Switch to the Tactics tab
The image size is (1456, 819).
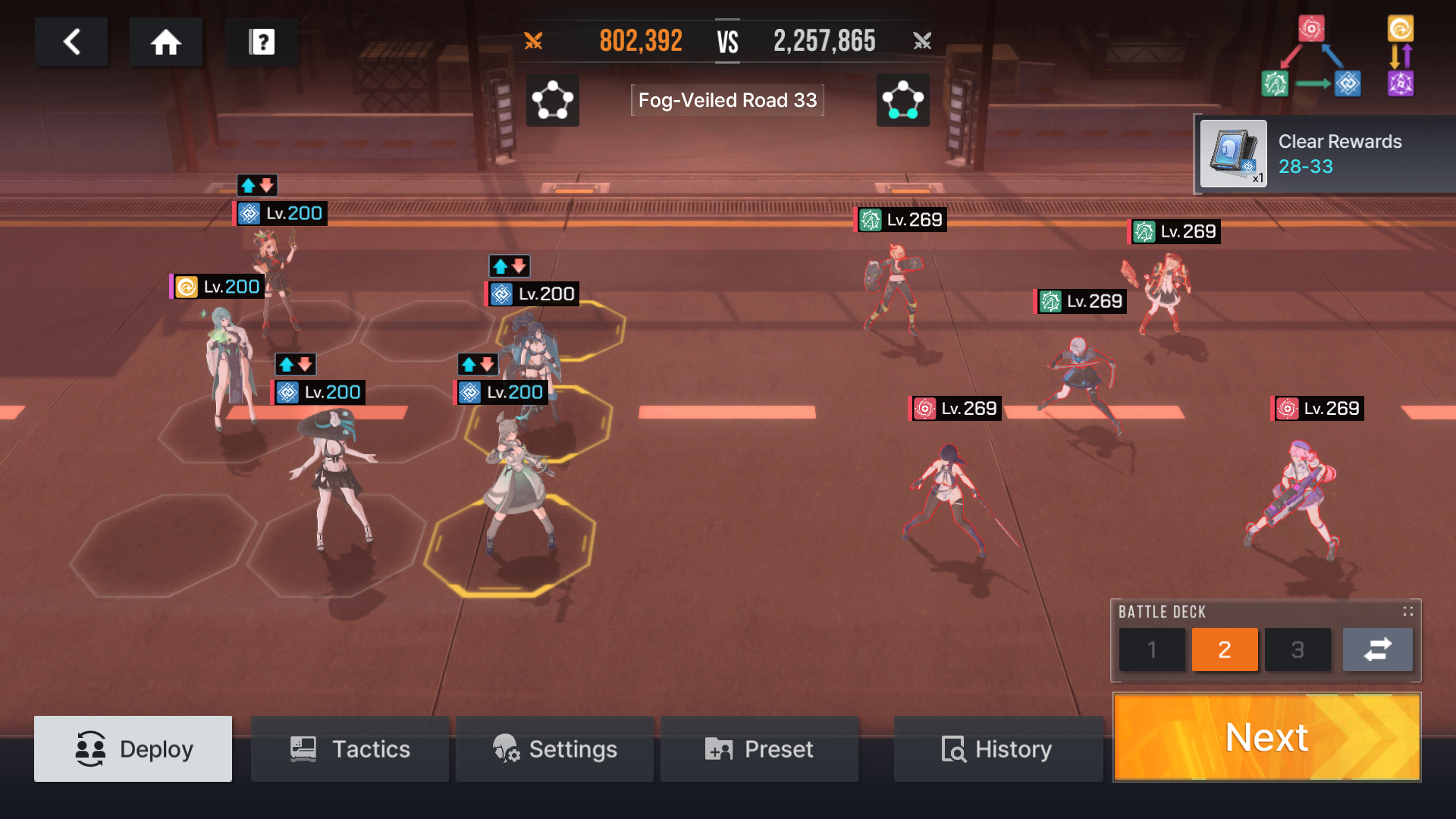click(350, 748)
